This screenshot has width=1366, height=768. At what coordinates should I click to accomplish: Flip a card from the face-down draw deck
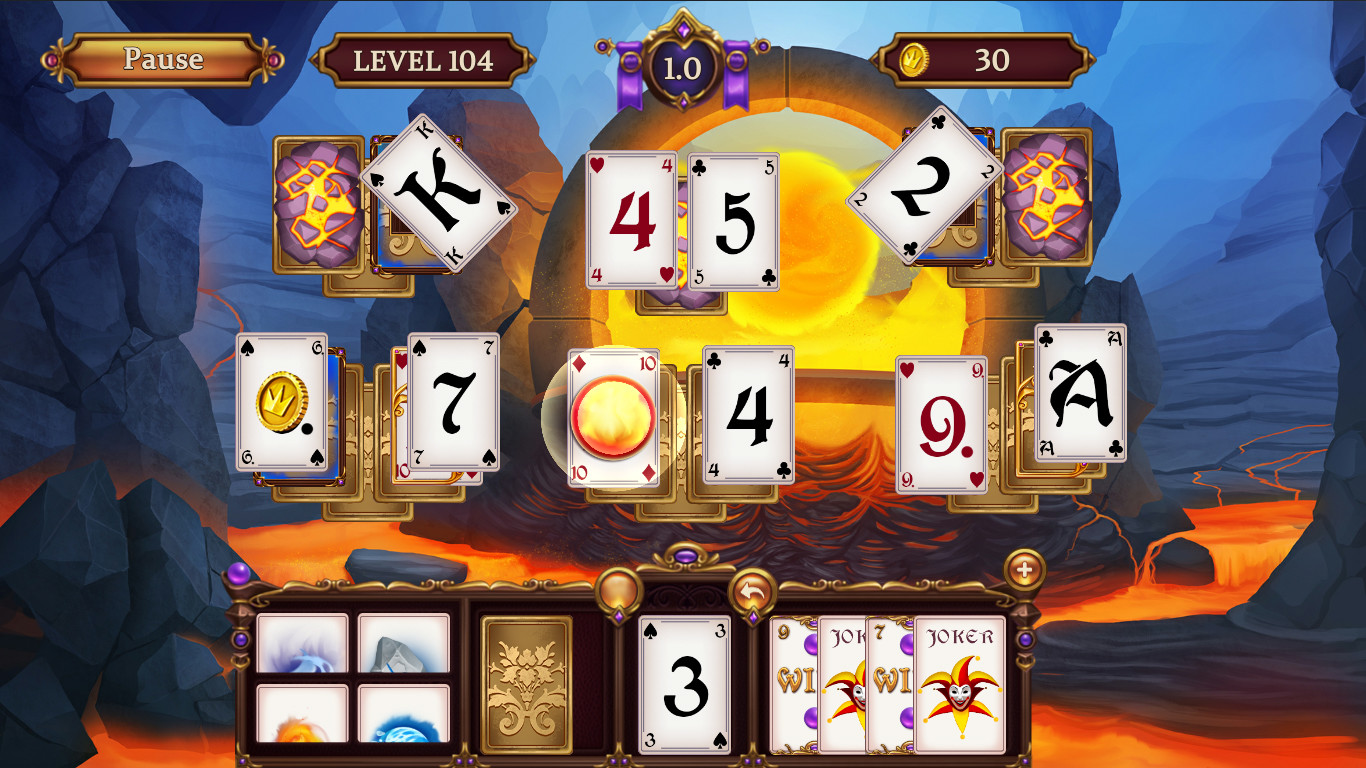pyautogui.click(x=528, y=684)
